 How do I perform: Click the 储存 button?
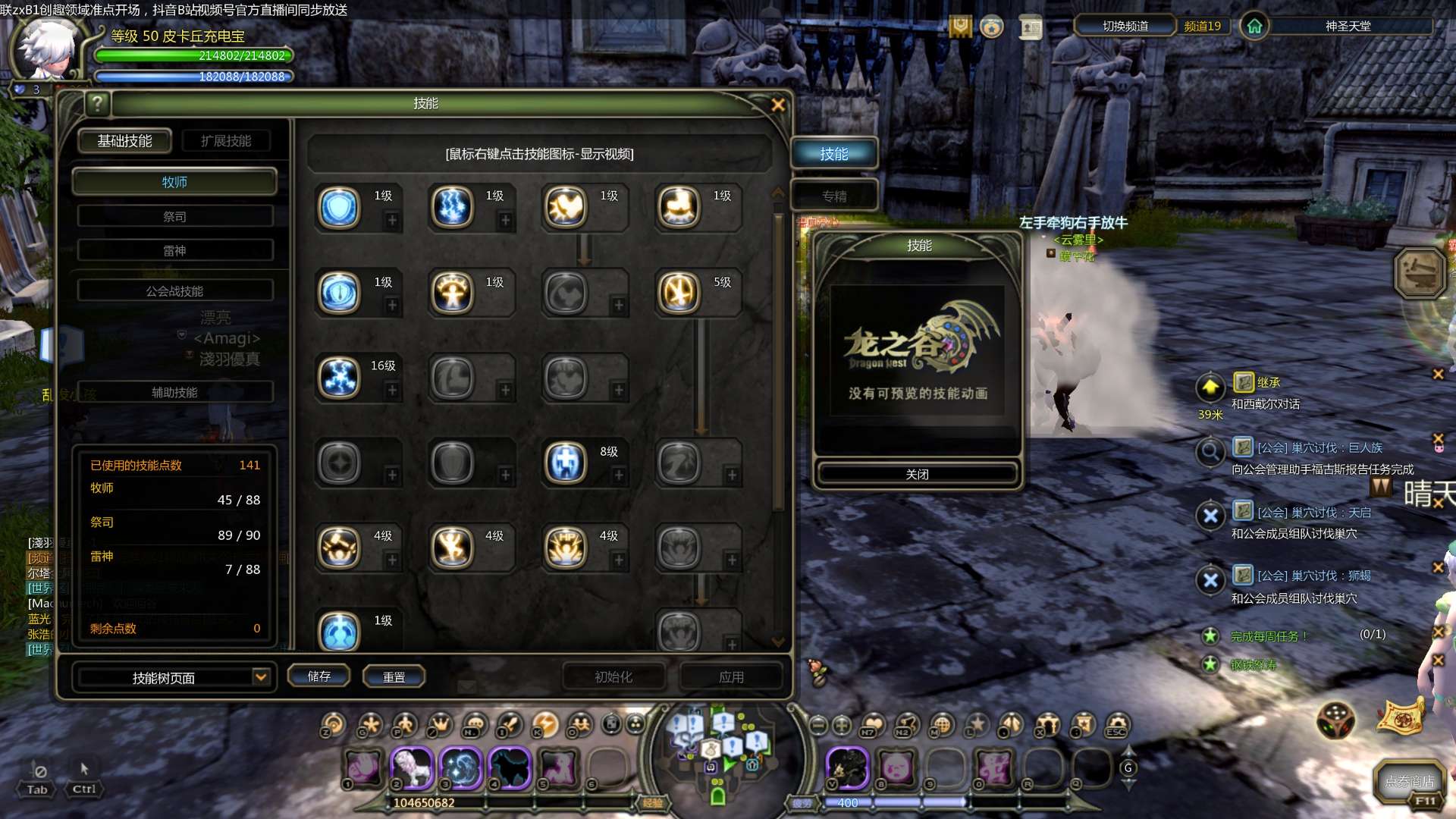pos(318,676)
